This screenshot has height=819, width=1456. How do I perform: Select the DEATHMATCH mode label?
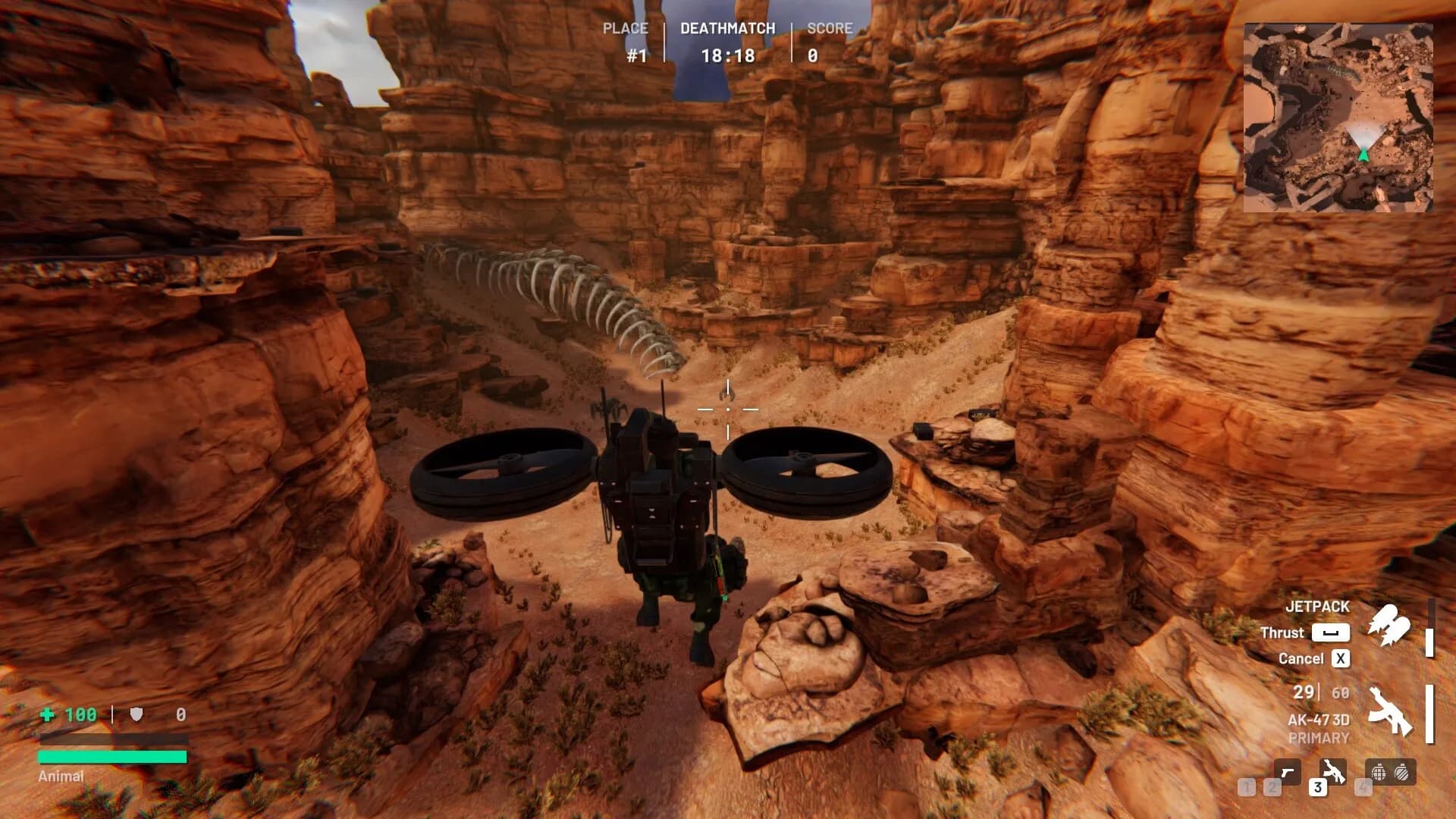point(726,28)
